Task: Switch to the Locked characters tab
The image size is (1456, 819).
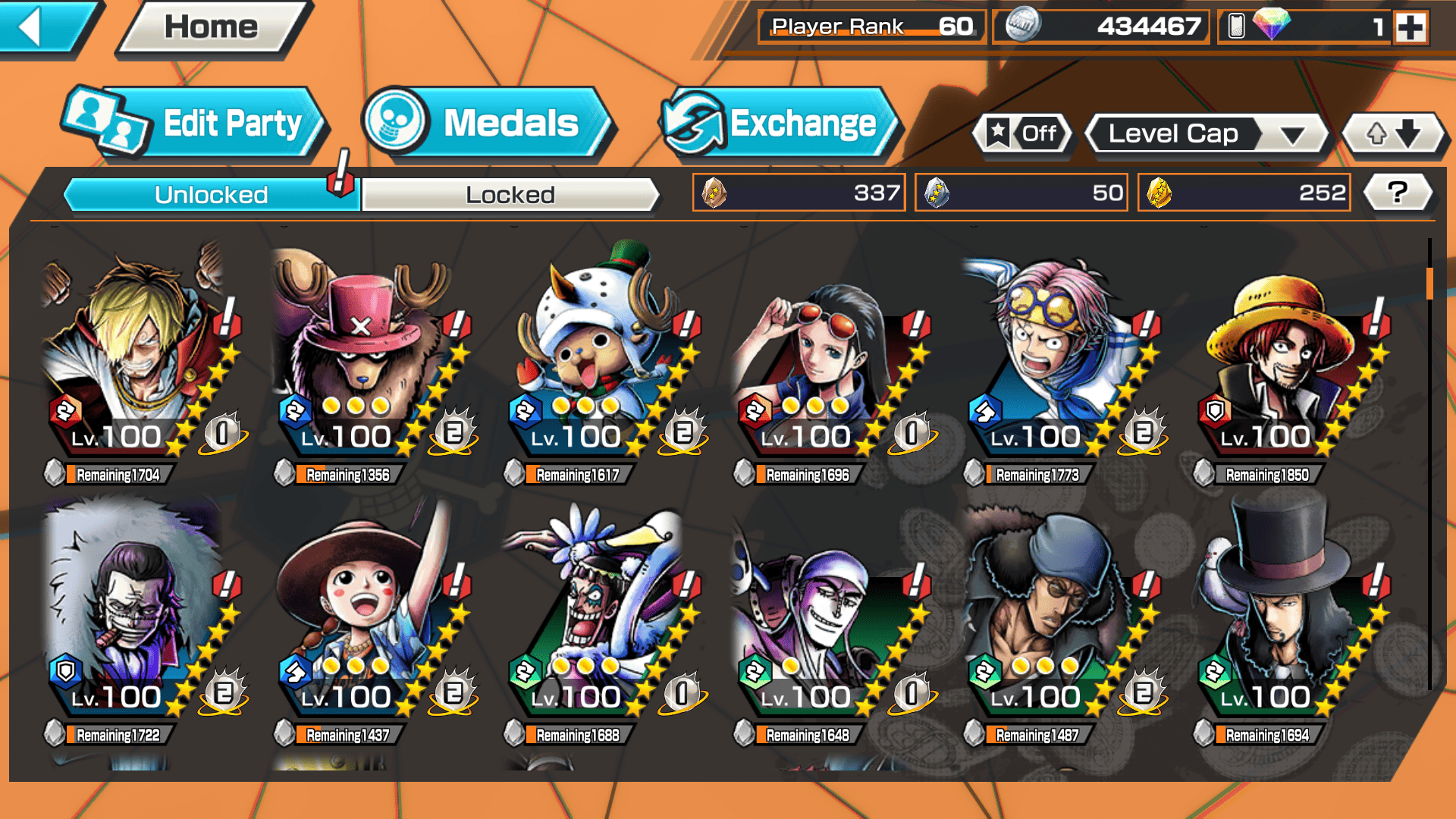Action: [510, 195]
